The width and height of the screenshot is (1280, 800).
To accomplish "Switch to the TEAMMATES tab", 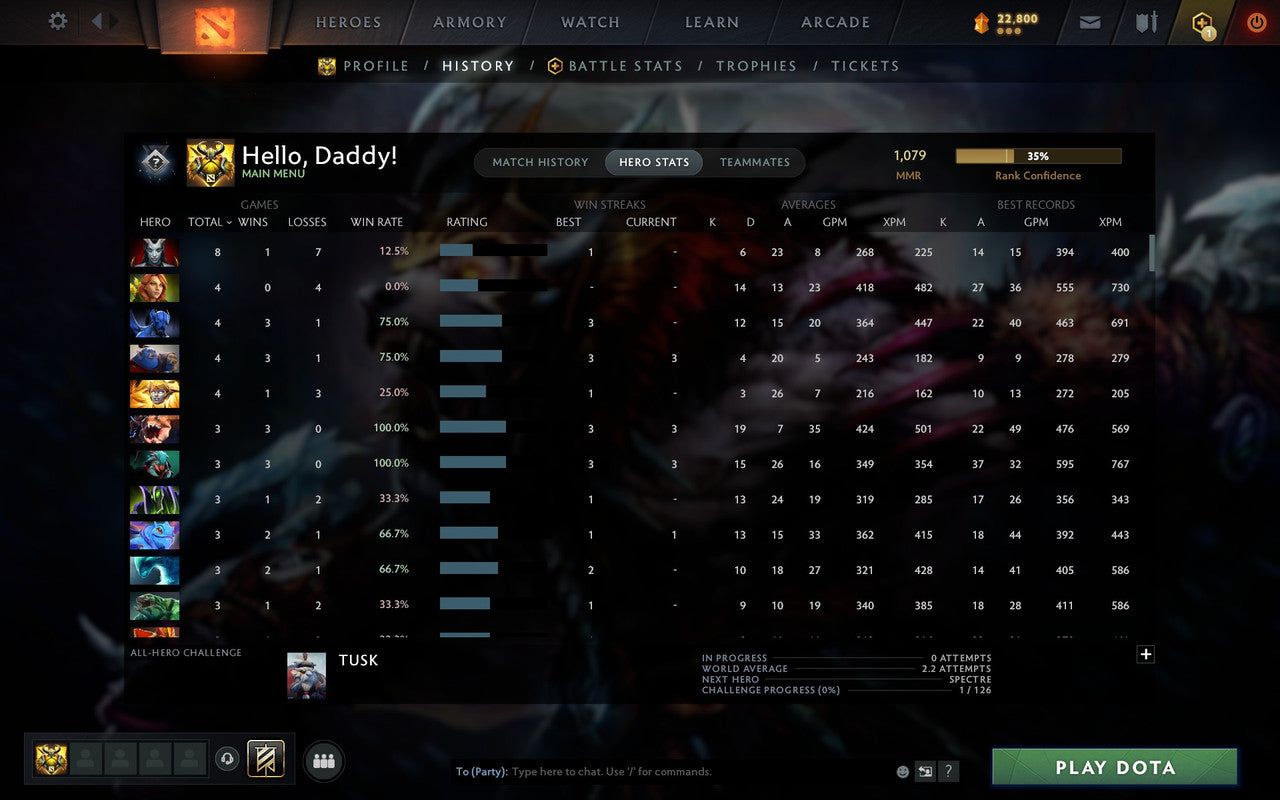I will pos(754,162).
